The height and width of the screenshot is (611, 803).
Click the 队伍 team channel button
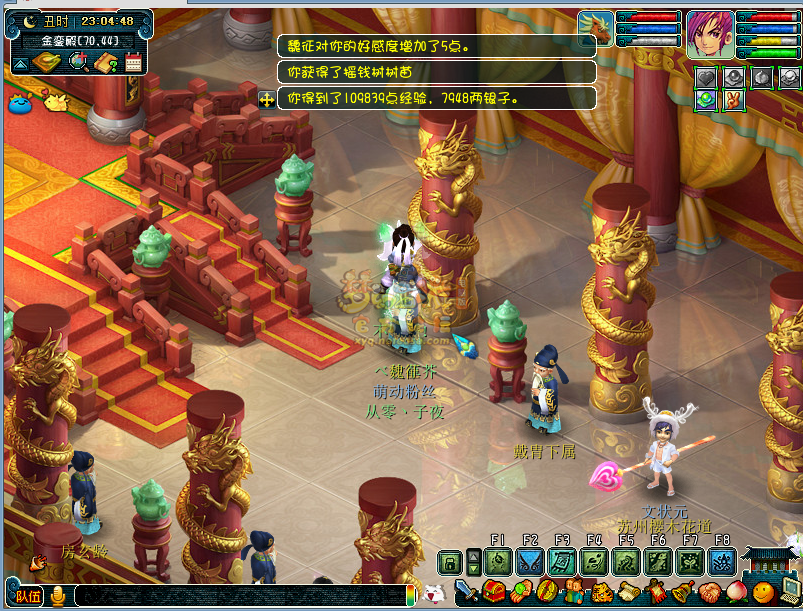(27, 596)
